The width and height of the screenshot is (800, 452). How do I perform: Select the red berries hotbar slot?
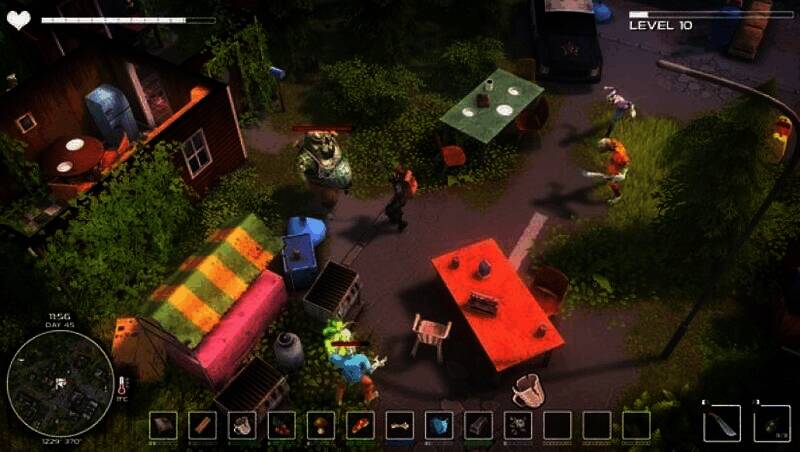pos(281,425)
